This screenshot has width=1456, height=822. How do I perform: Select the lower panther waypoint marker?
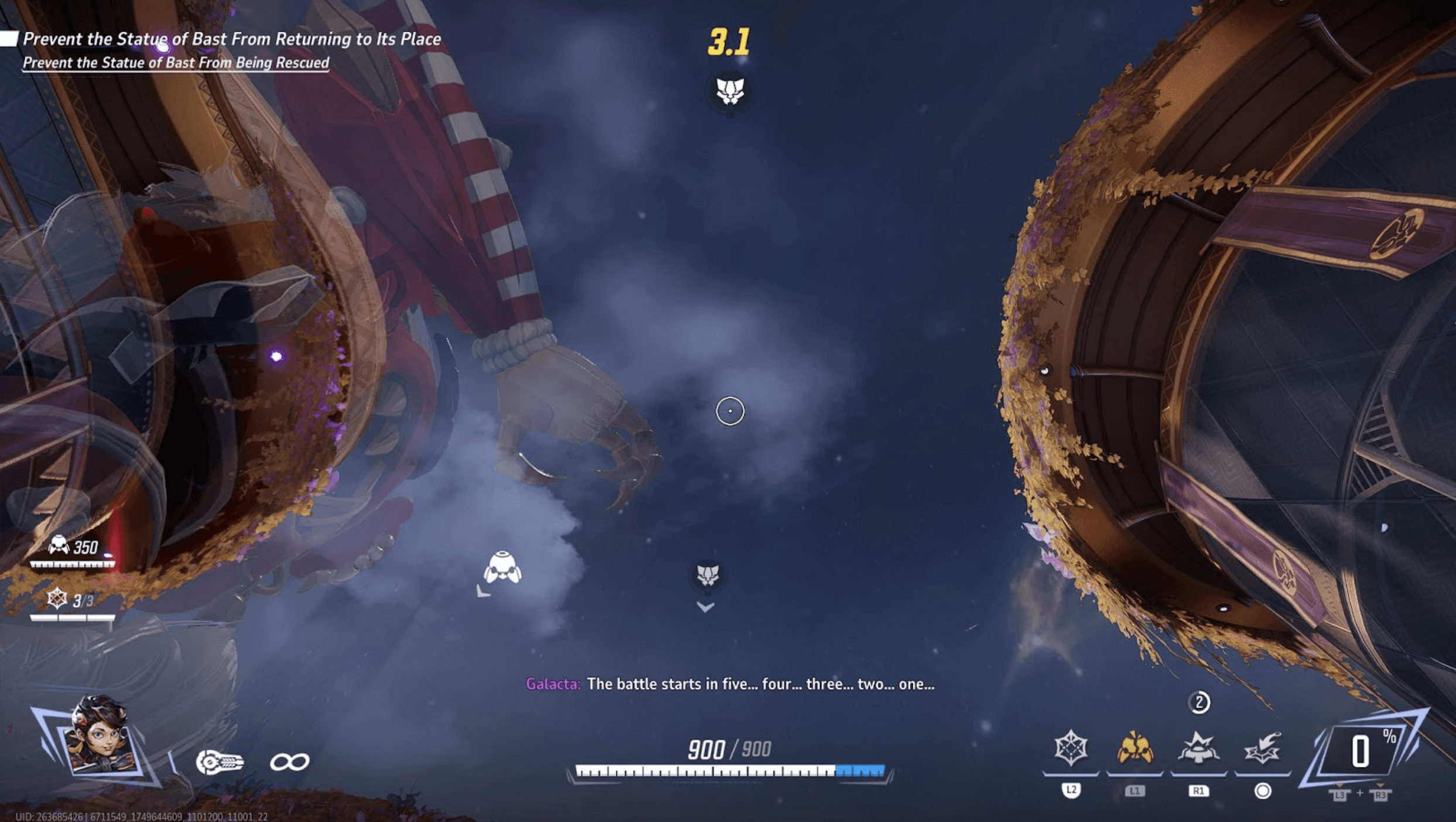(708, 575)
